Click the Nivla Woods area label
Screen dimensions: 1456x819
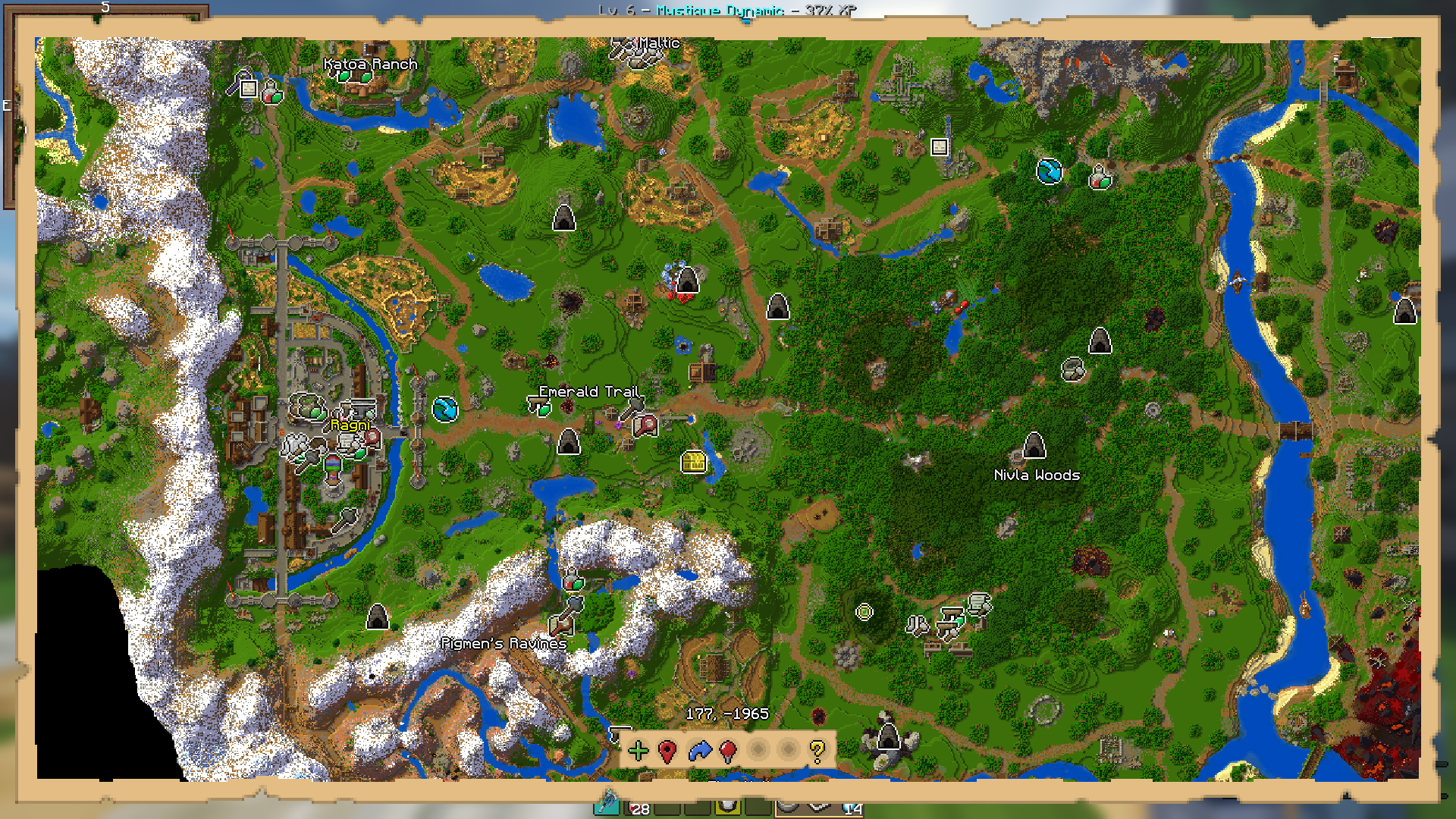(x=1037, y=475)
